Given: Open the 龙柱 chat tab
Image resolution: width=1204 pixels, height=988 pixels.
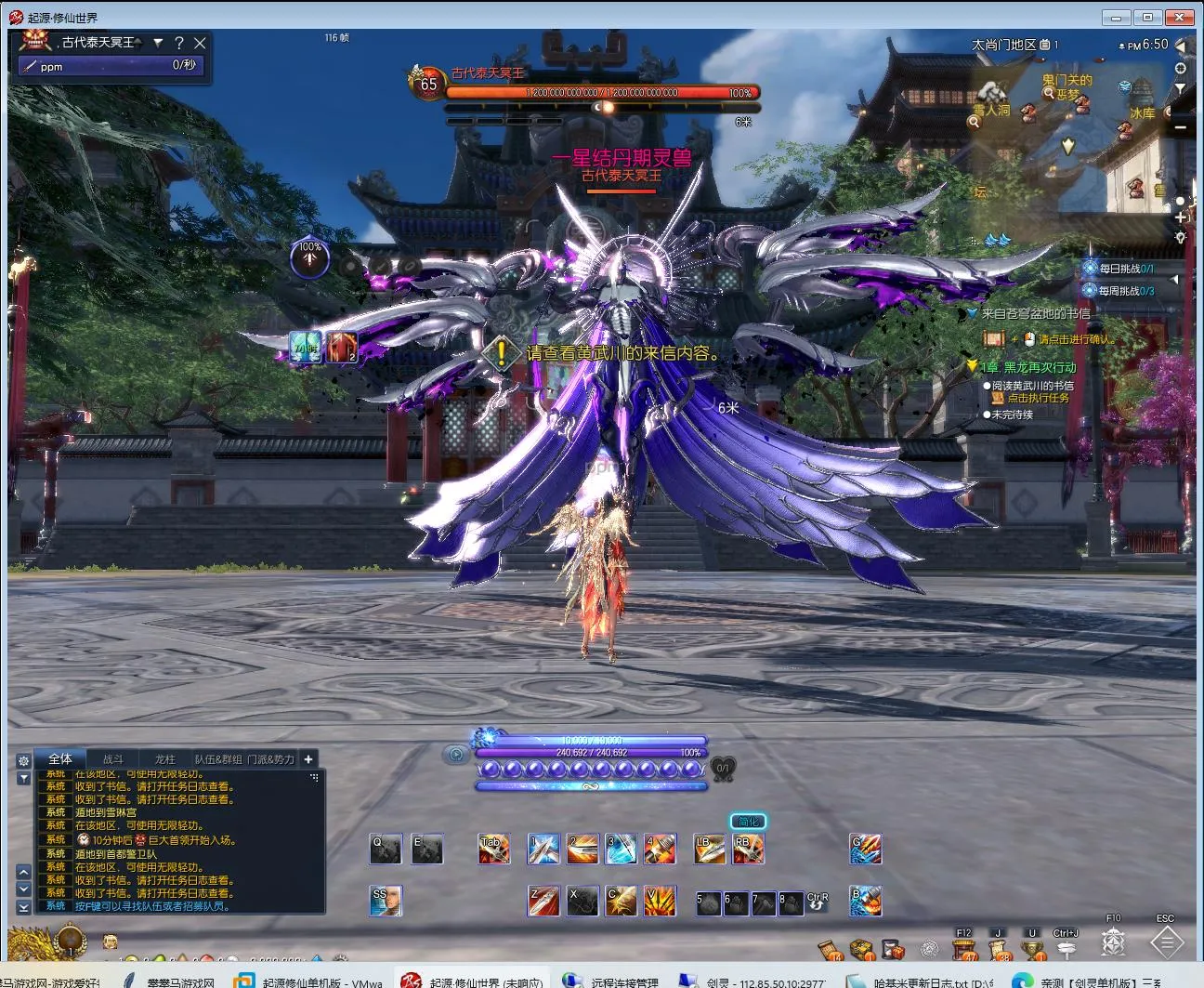Looking at the screenshot, I should (165, 759).
